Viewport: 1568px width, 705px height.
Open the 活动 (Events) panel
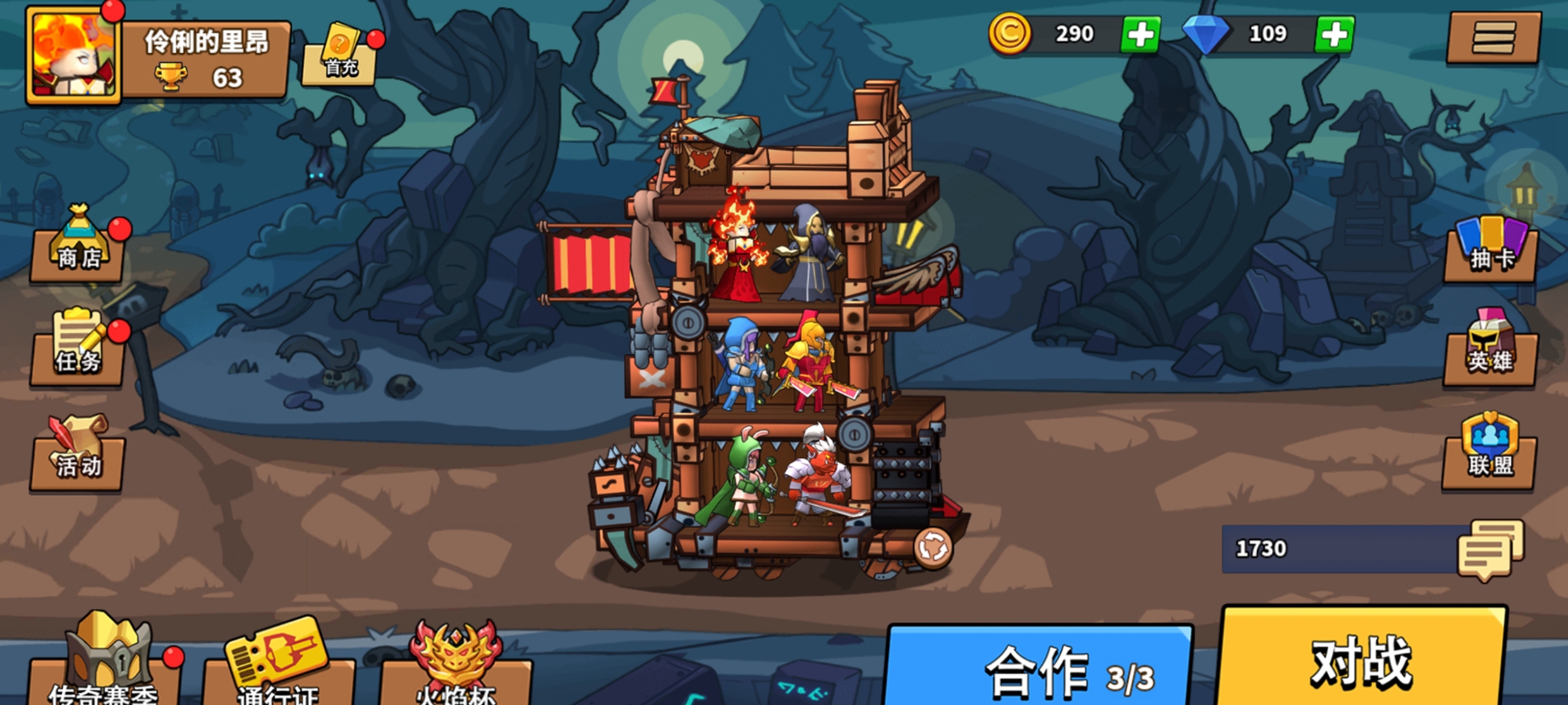pos(76,463)
